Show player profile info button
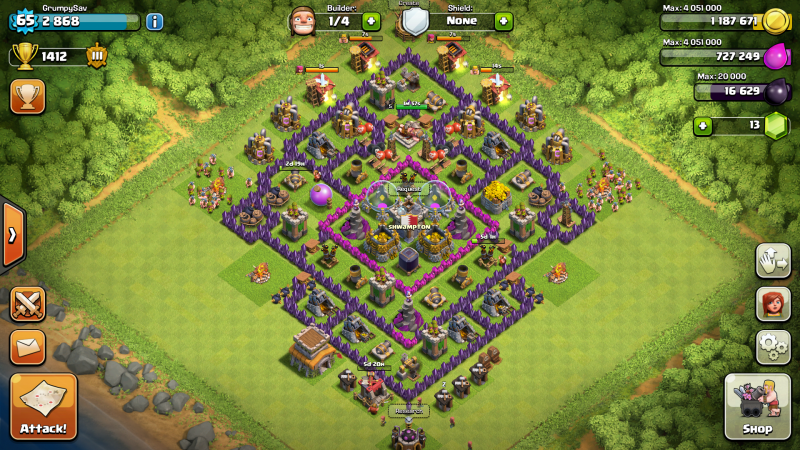 coord(154,21)
